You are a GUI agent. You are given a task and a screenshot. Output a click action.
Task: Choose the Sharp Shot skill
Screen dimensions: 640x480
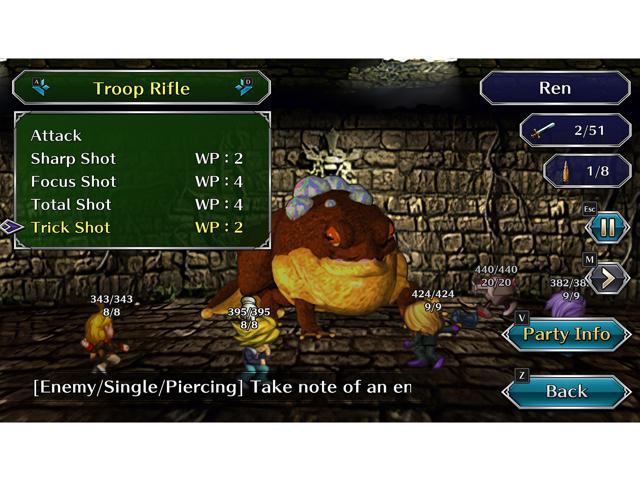click(x=73, y=158)
